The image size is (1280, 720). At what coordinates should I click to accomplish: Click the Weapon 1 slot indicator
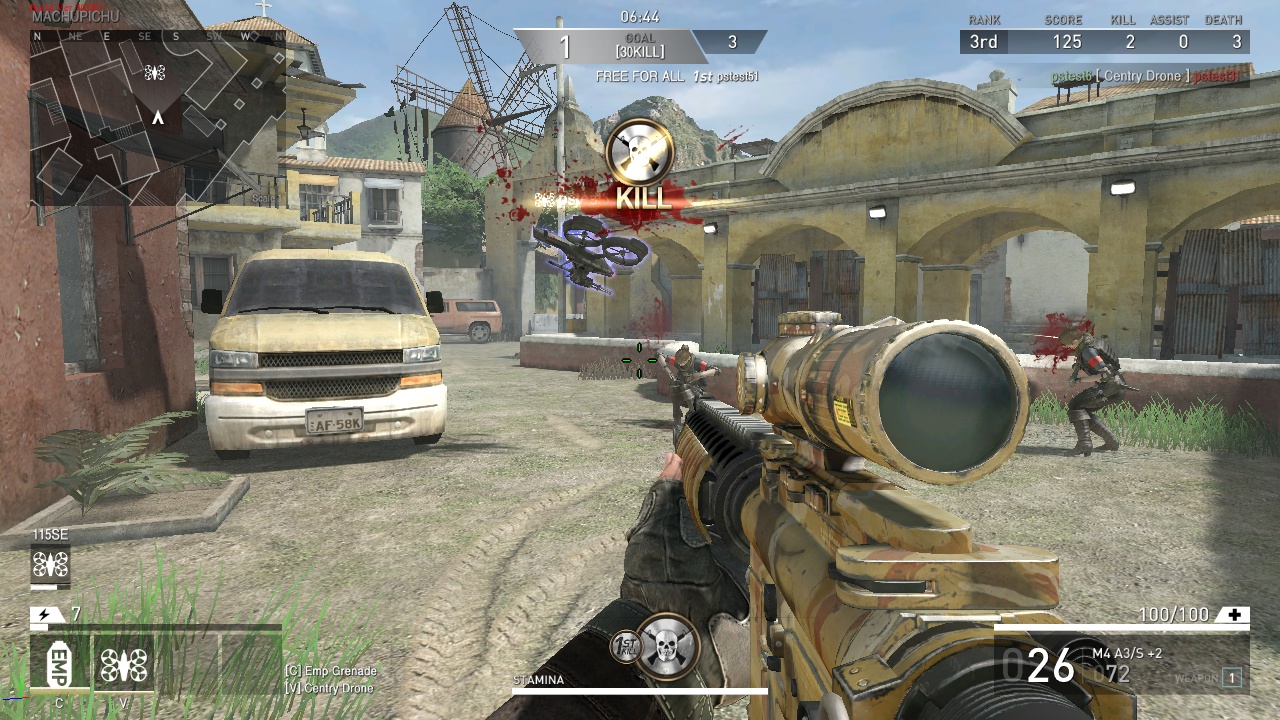1232,678
